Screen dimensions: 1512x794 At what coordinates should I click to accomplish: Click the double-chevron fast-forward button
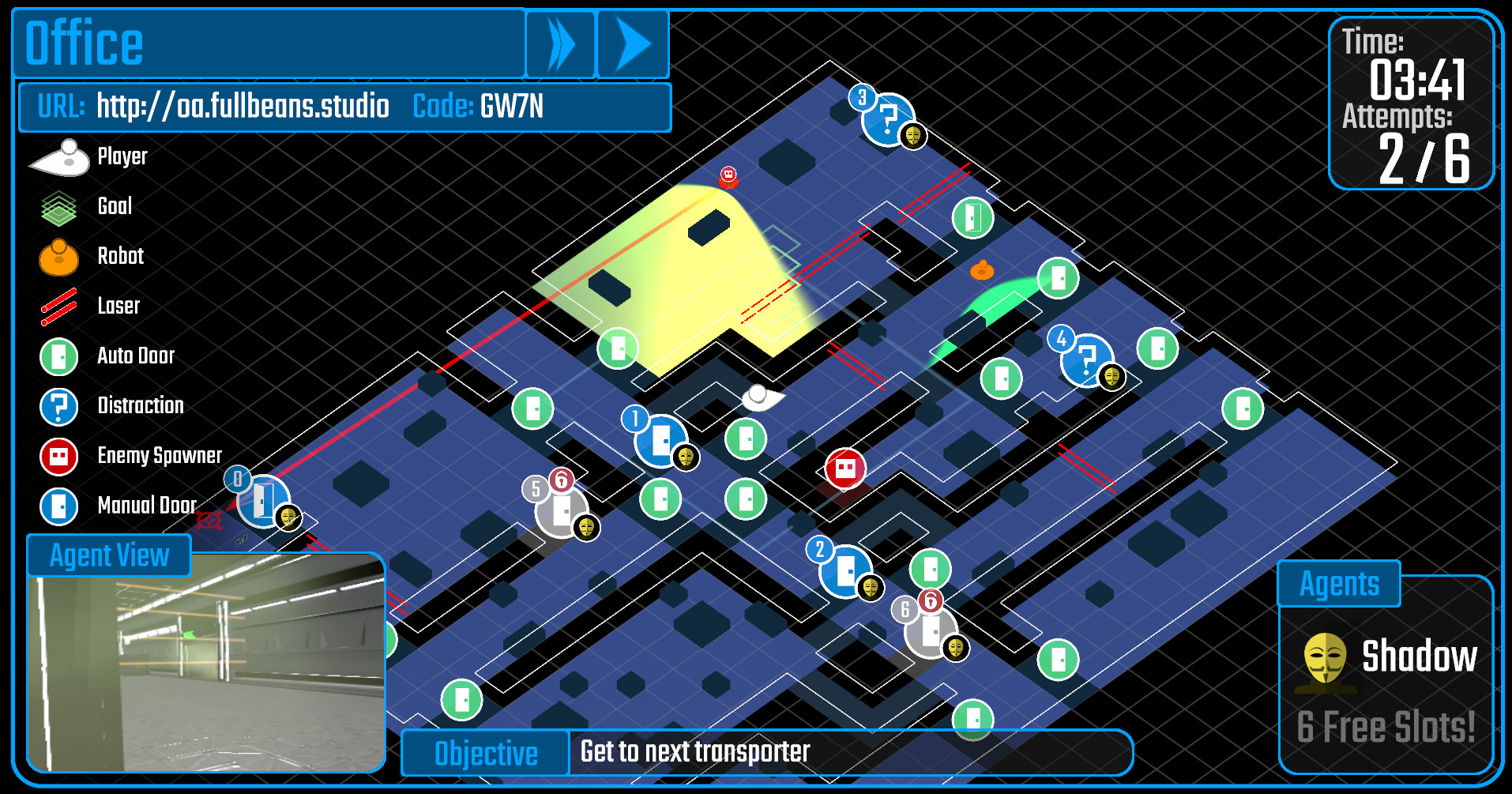tap(561, 44)
